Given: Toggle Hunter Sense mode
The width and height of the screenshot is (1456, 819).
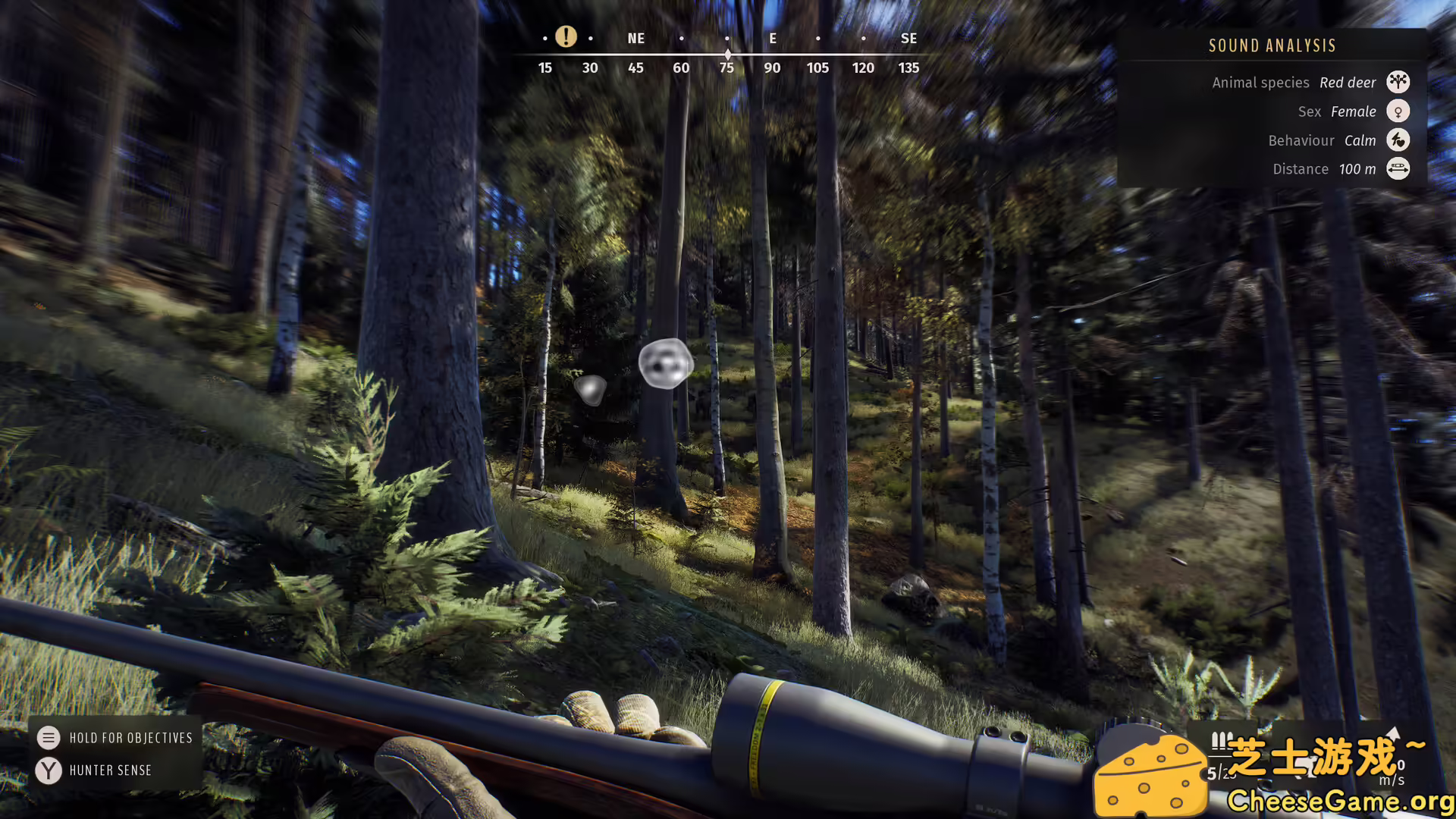Looking at the screenshot, I should pyautogui.click(x=110, y=770).
